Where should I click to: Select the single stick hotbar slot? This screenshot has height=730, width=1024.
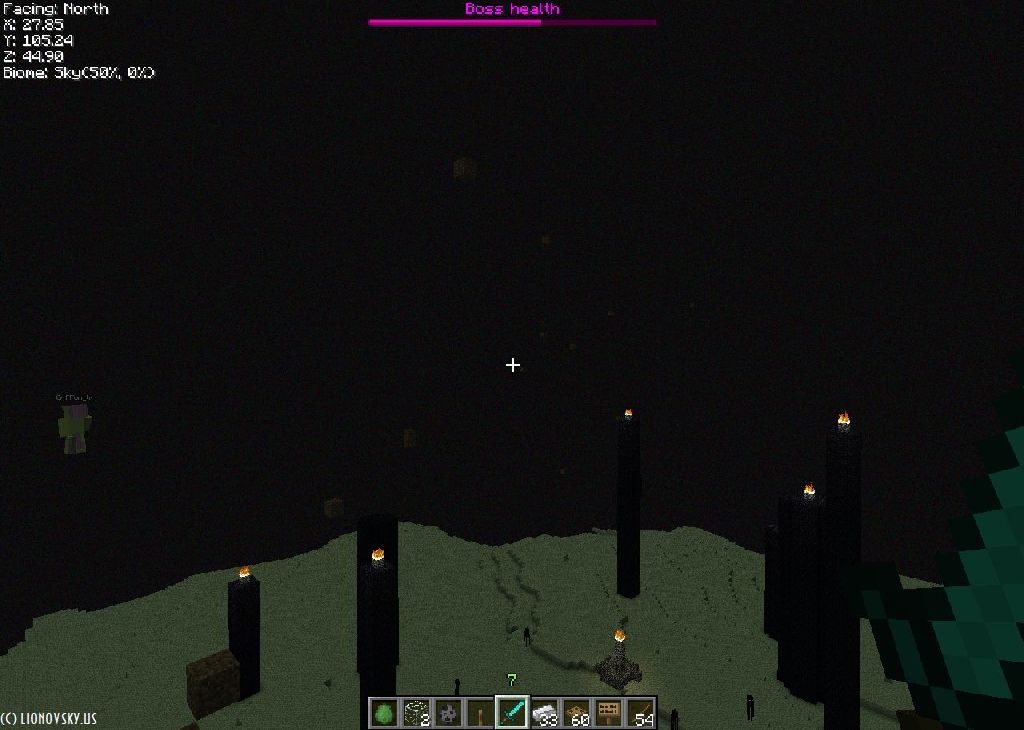click(480, 712)
